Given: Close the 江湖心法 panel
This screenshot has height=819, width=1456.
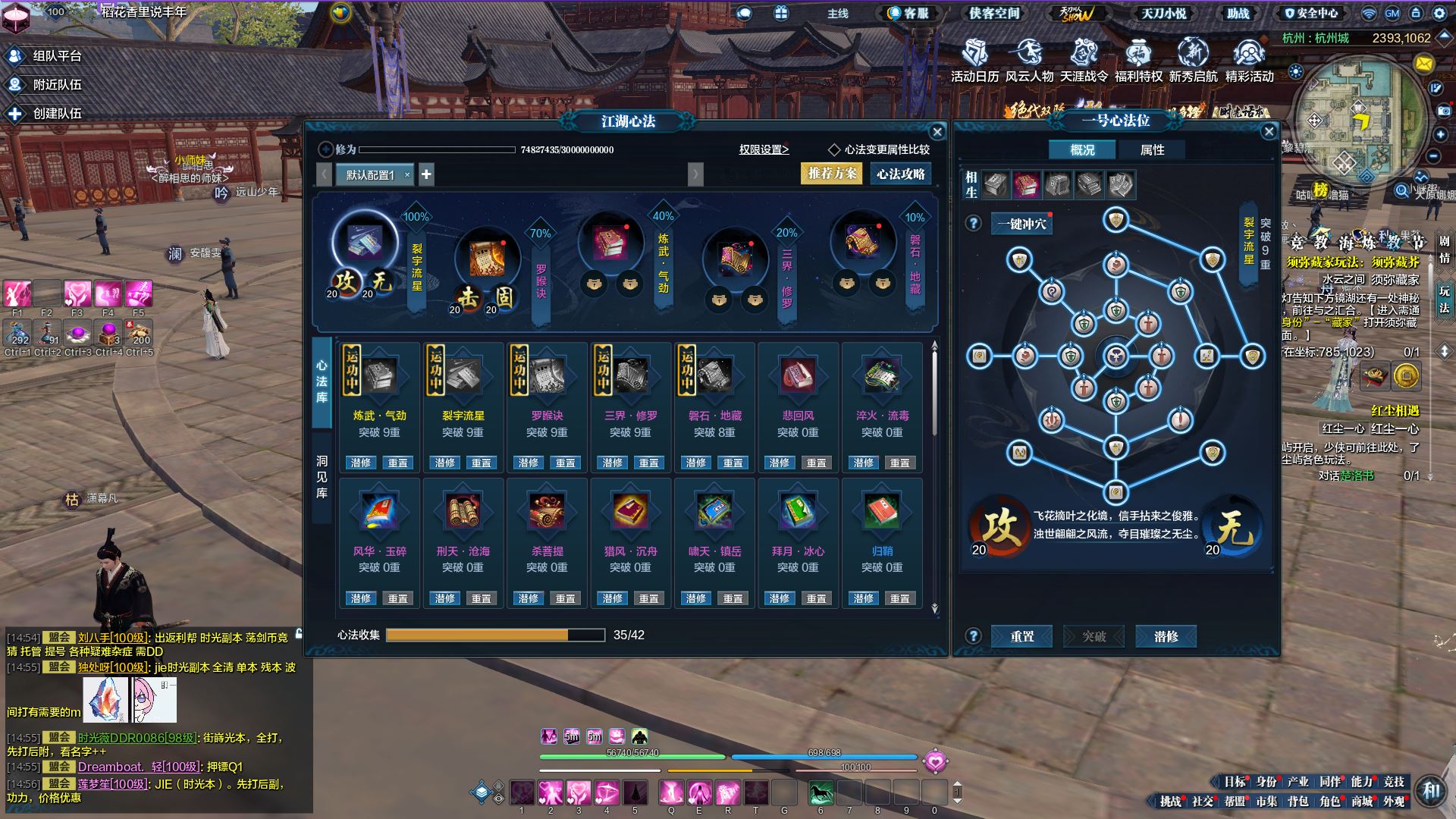Looking at the screenshot, I should [937, 132].
